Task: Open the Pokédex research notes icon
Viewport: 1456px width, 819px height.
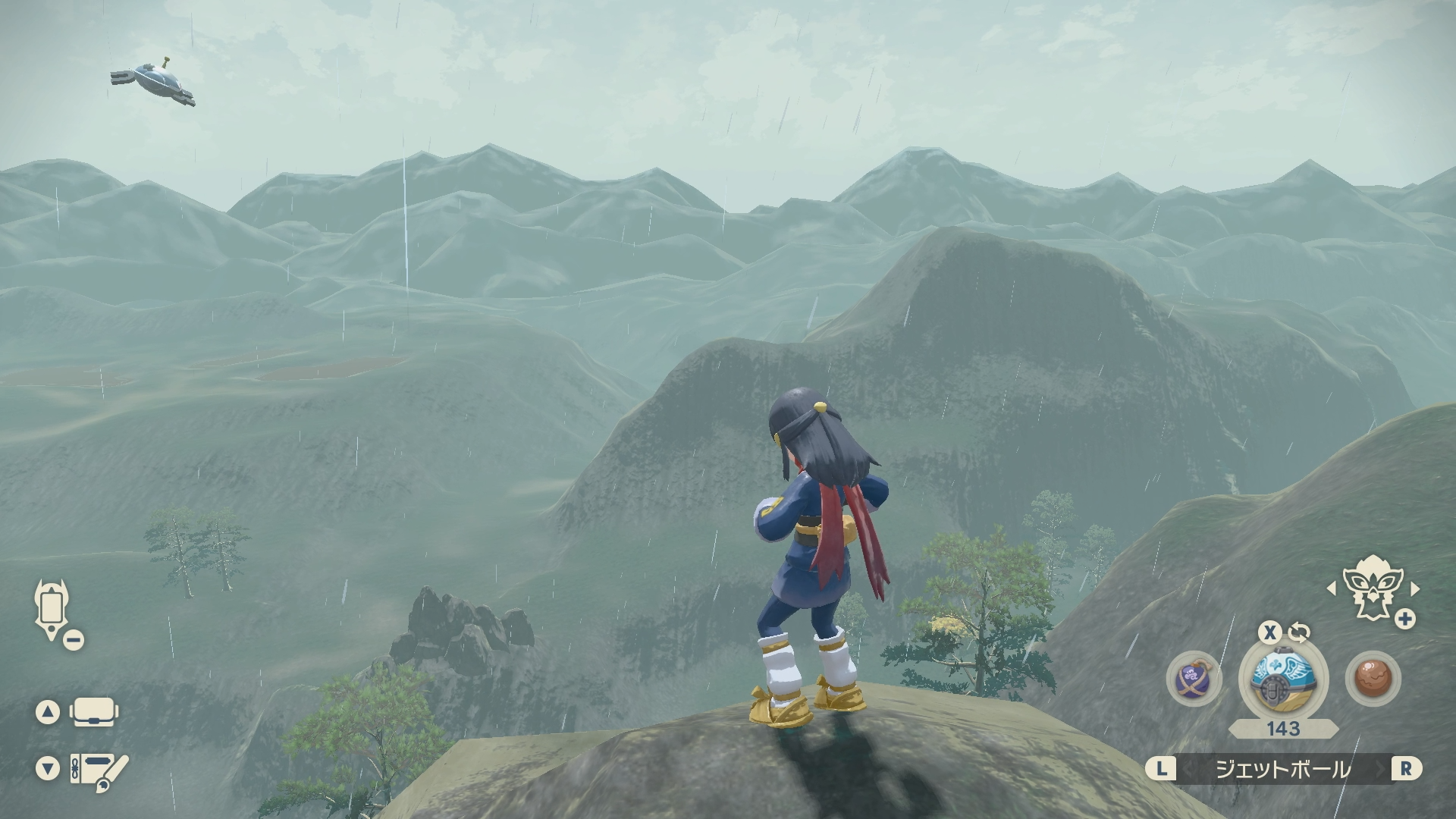Action: tap(99, 769)
